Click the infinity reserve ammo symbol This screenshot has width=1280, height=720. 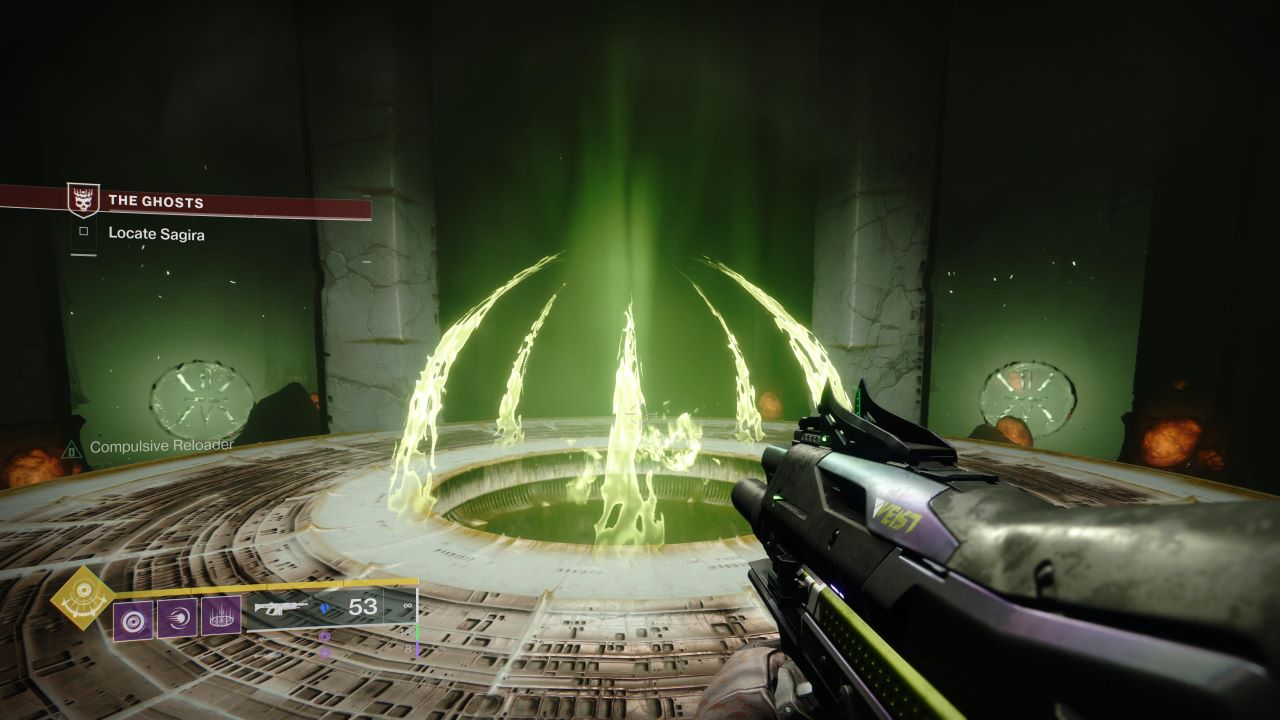(x=407, y=607)
